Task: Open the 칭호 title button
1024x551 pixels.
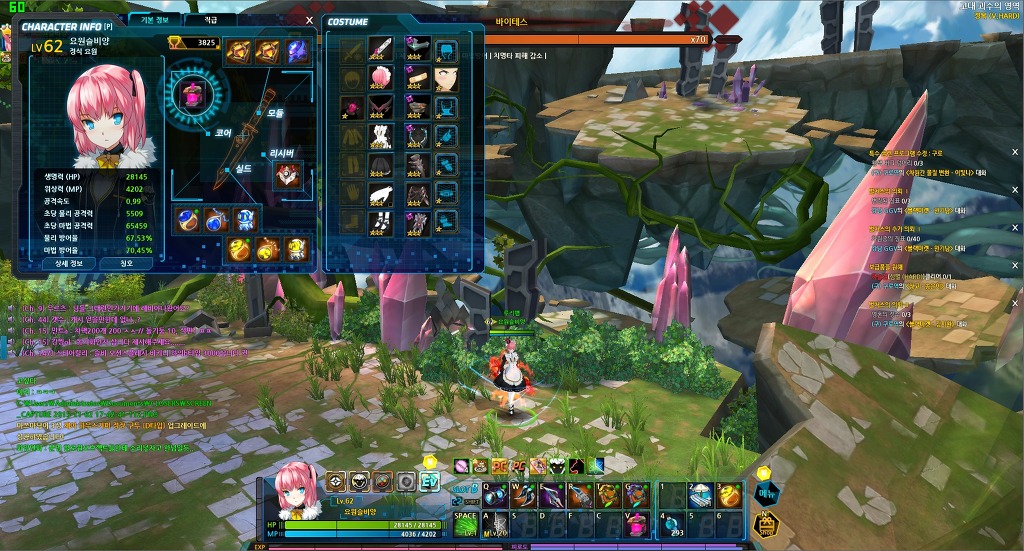Action: (x=126, y=263)
